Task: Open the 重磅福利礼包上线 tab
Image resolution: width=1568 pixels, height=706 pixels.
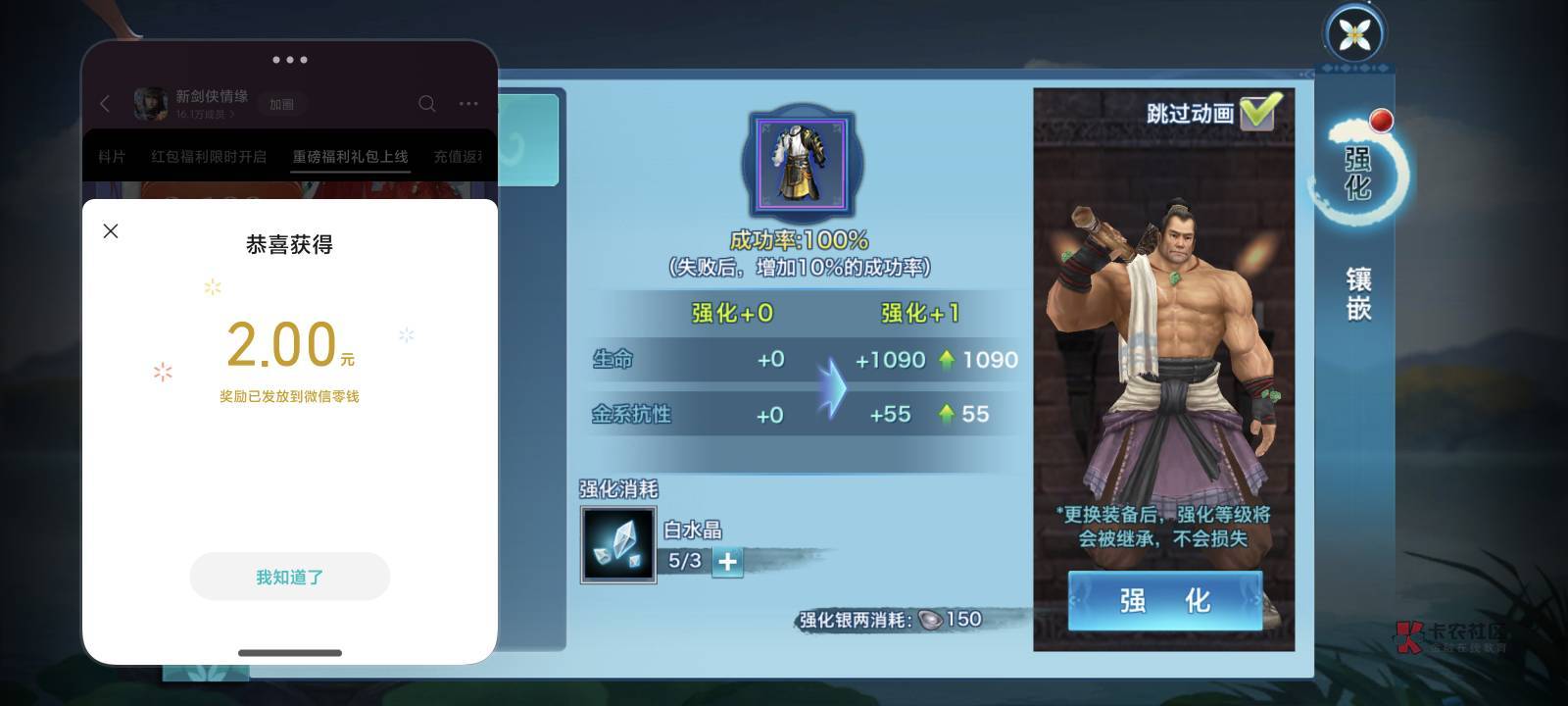Action: 350,157
